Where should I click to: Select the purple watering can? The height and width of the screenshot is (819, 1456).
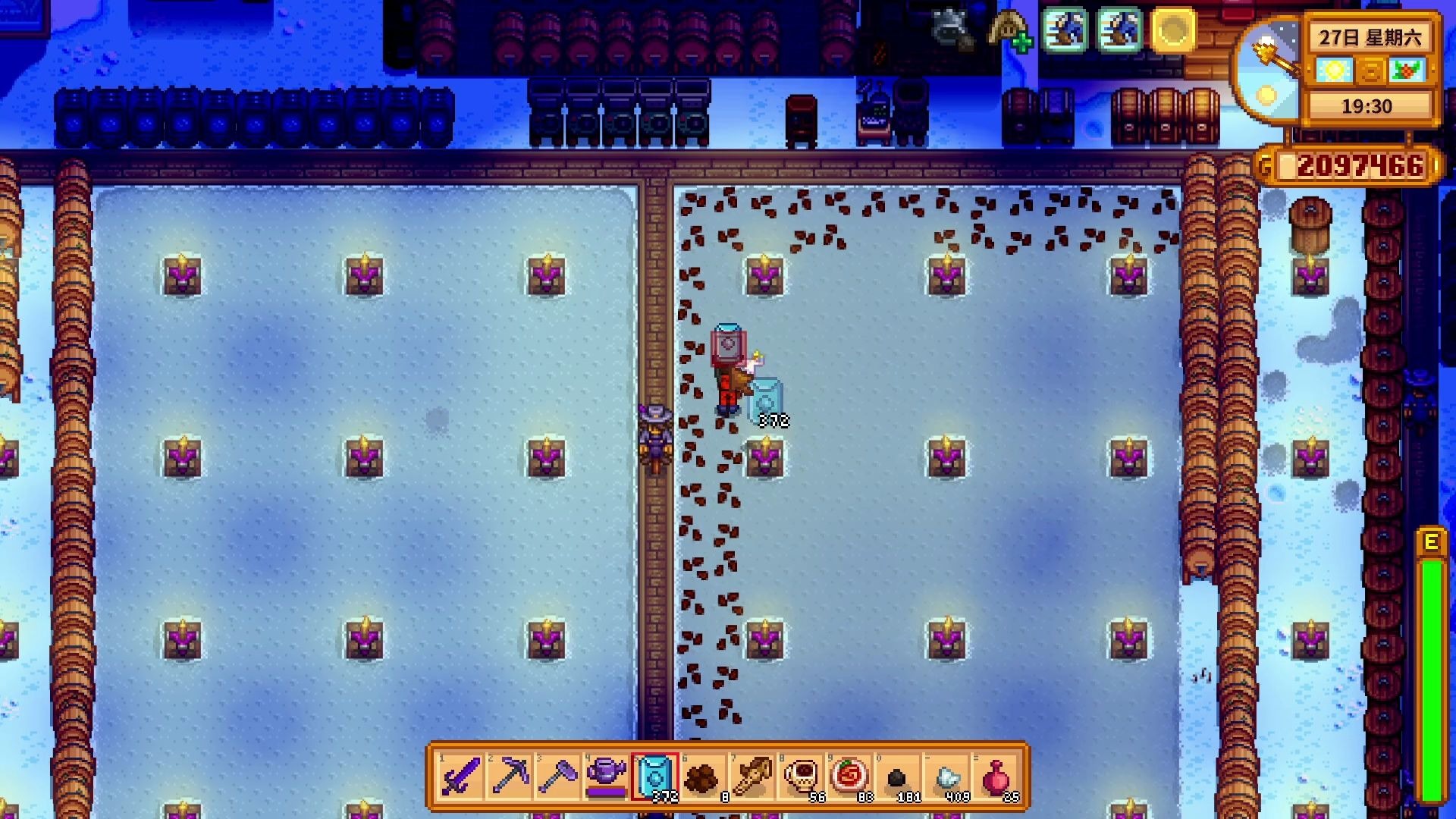coord(607,777)
